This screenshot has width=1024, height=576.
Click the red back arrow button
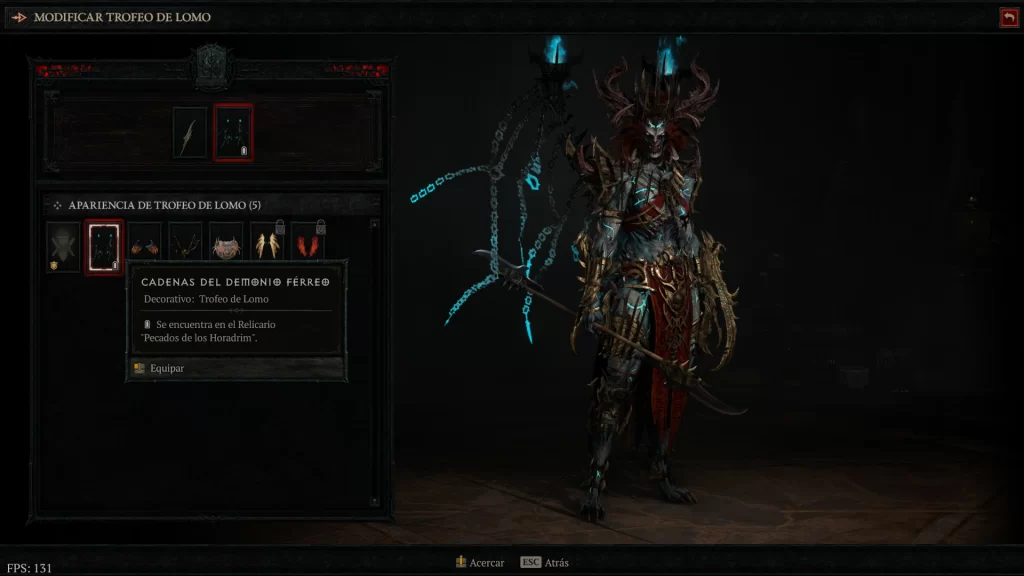click(x=1008, y=17)
